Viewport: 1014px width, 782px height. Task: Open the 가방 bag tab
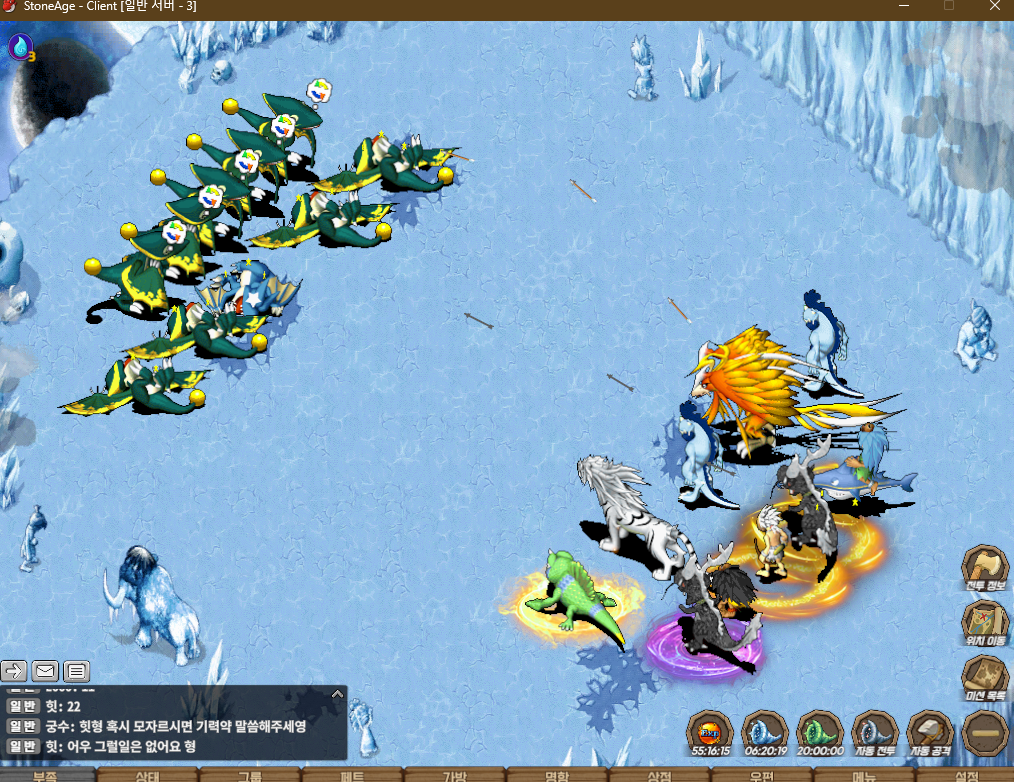[x=454, y=775]
